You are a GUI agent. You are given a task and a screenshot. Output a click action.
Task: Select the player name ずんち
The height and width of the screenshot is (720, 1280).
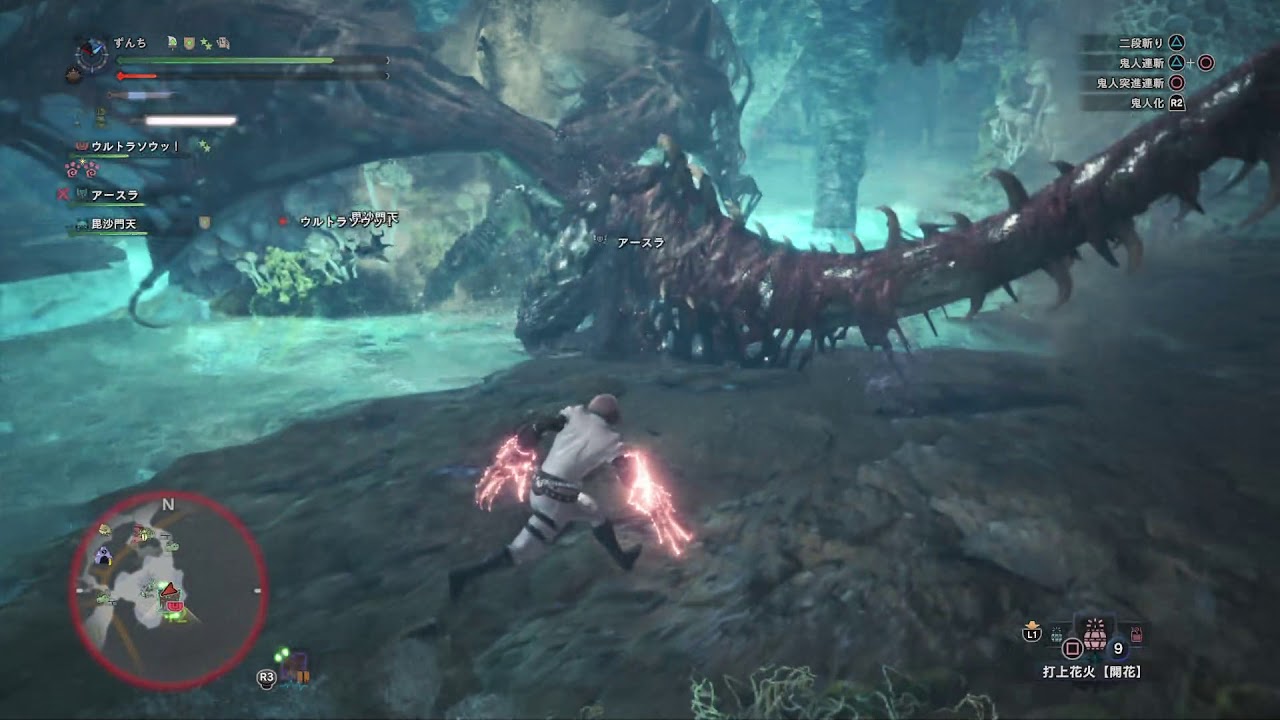pyautogui.click(x=130, y=42)
